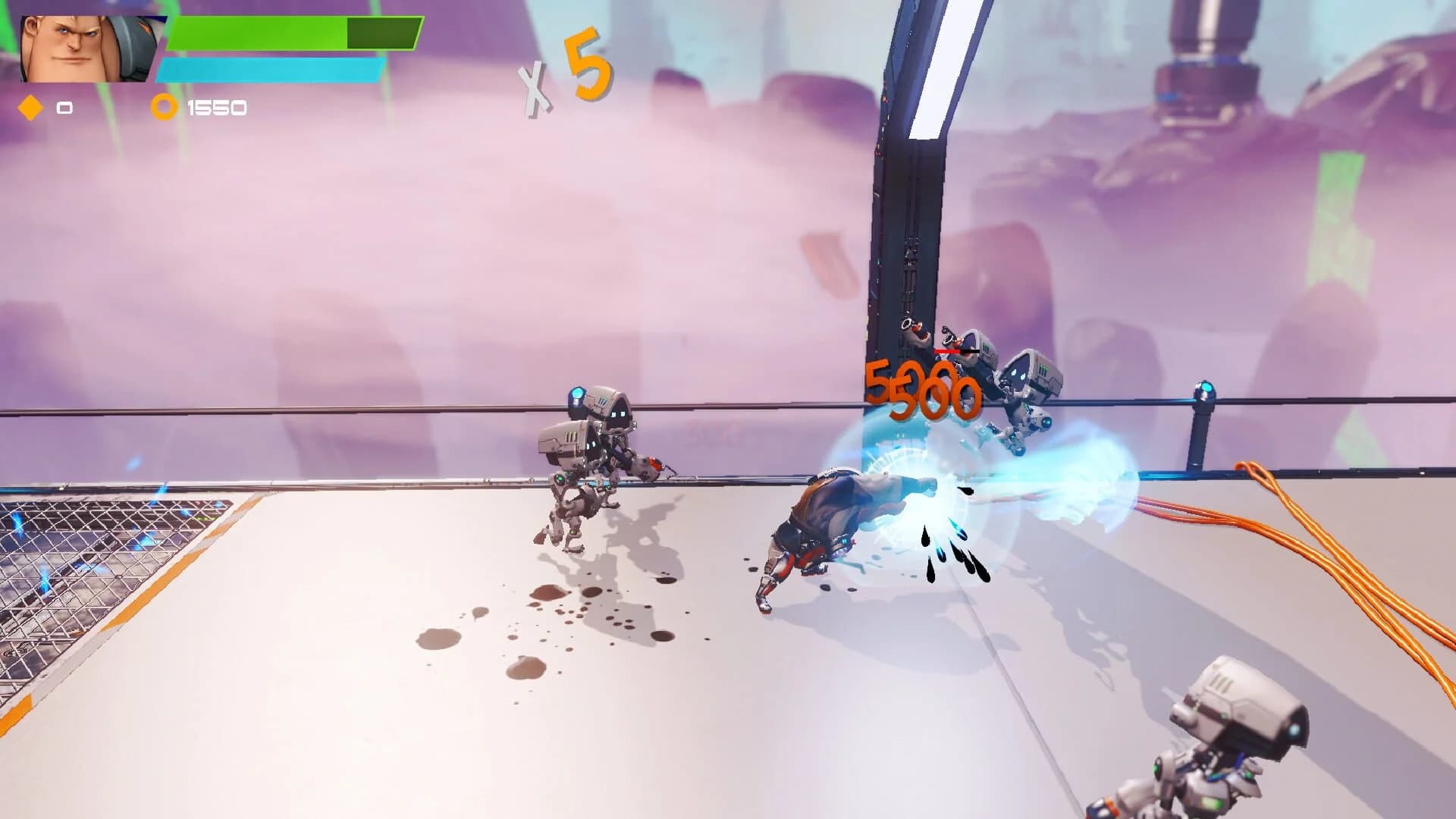The width and height of the screenshot is (1456, 819).
Task: Expand the diamond counter showing 0
Action: click(x=63, y=108)
